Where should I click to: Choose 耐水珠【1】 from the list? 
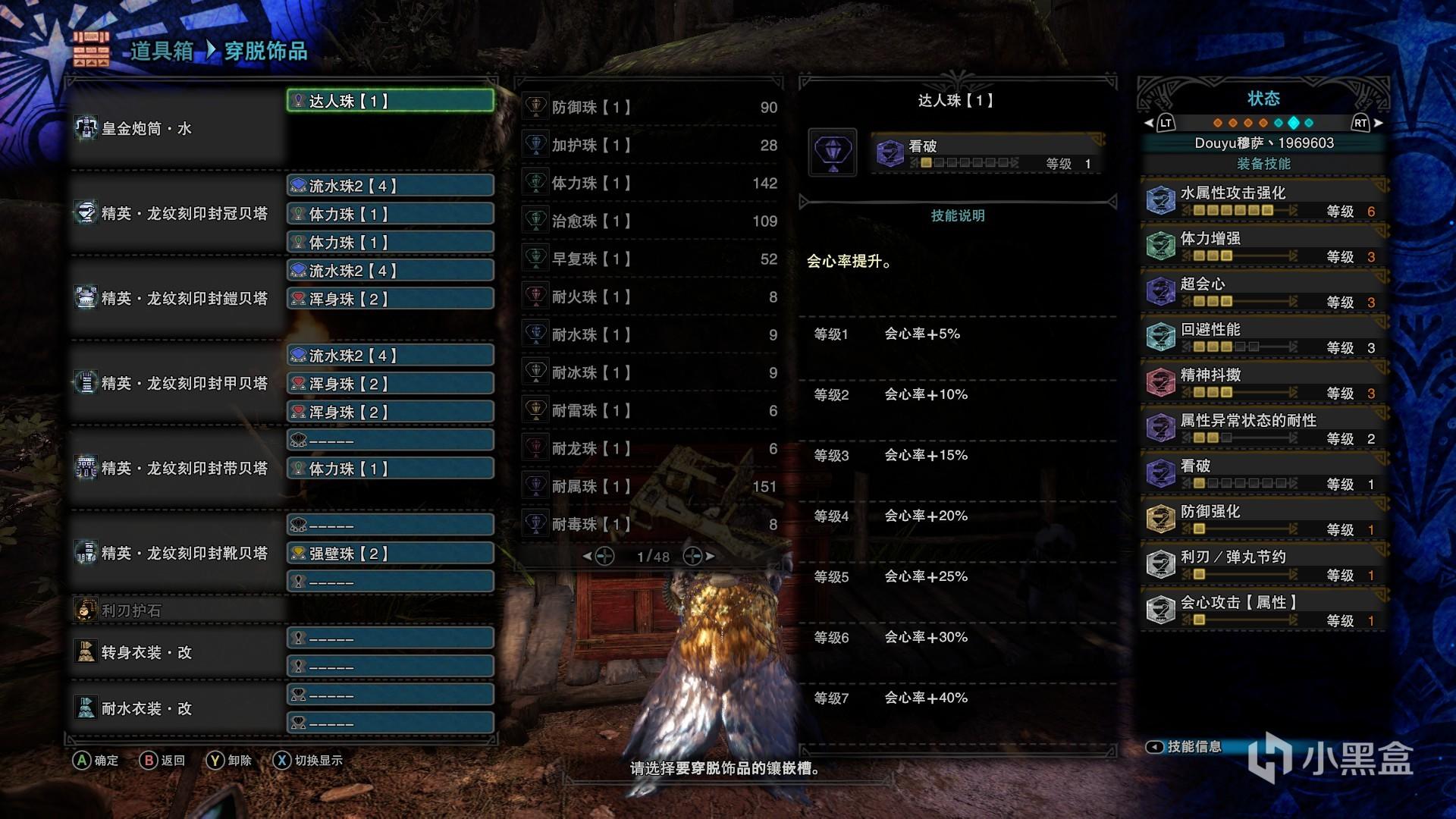click(x=651, y=335)
